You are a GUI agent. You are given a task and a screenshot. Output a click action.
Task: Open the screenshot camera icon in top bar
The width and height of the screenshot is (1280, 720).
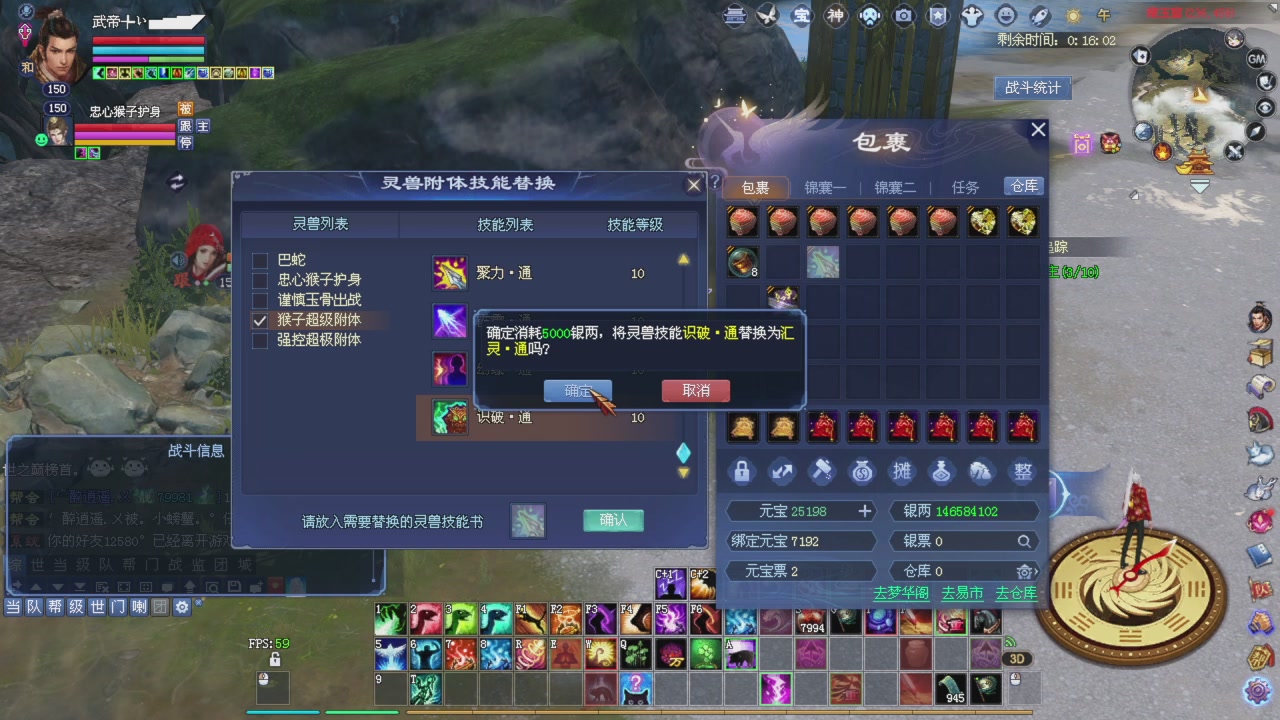click(x=905, y=16)
